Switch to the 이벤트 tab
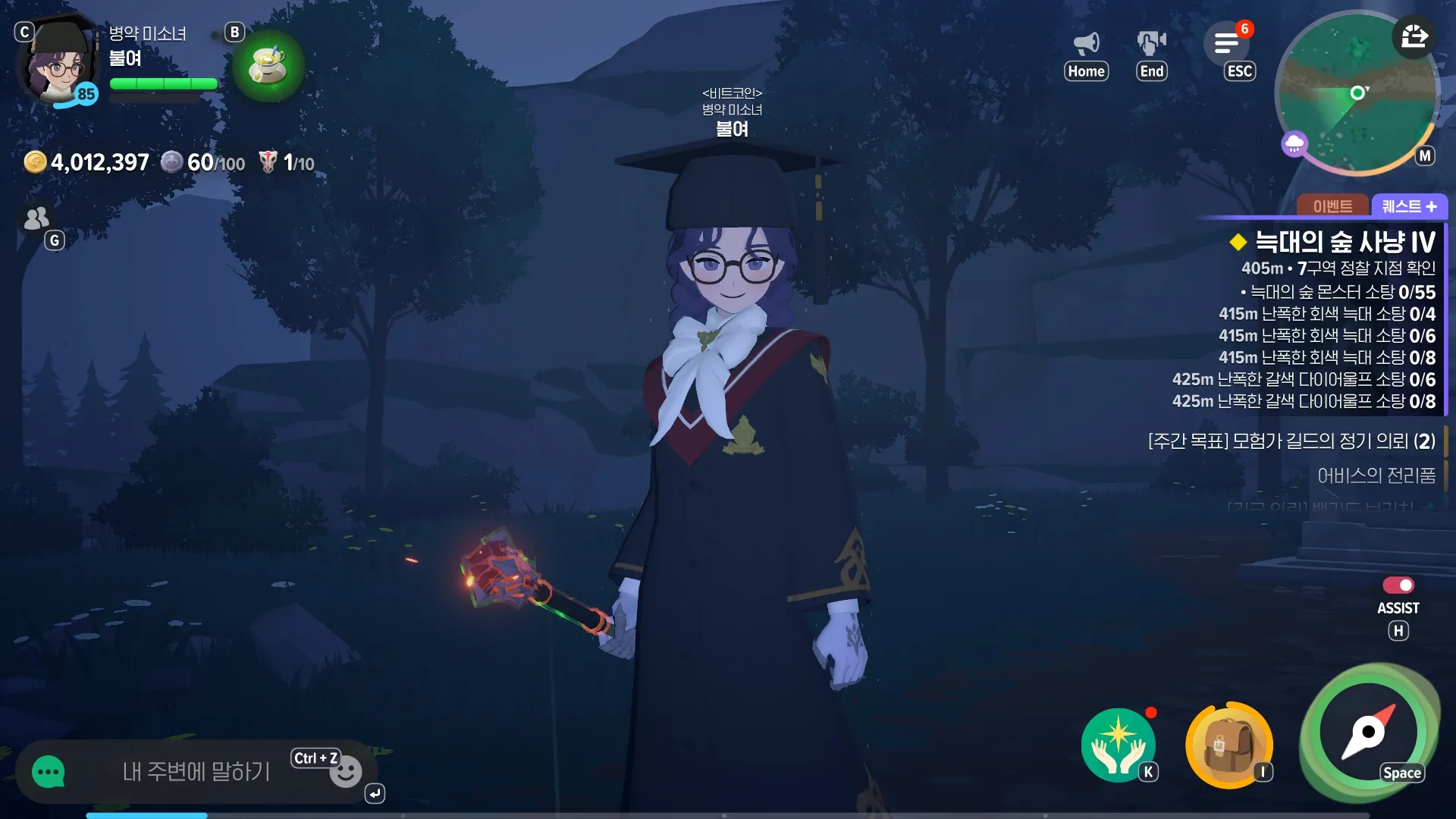The width and height of the screenshot is (1456, 819). [x=1332, y=206]
